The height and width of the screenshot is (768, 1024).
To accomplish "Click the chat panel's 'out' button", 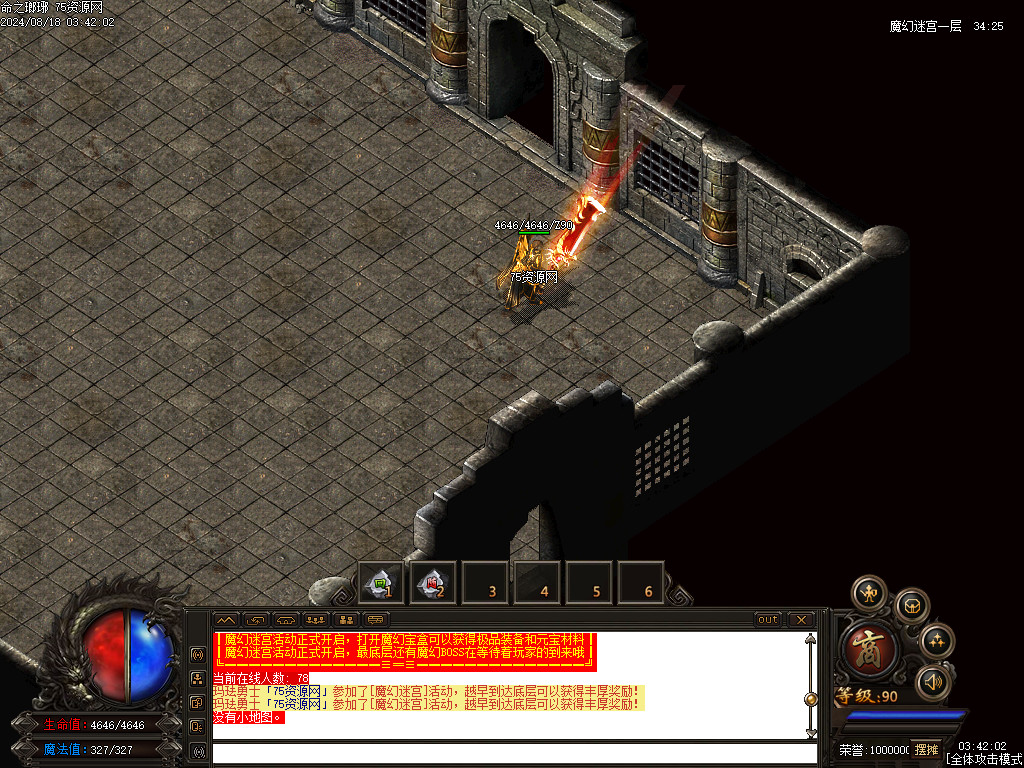I will click(x=768, y=620).
